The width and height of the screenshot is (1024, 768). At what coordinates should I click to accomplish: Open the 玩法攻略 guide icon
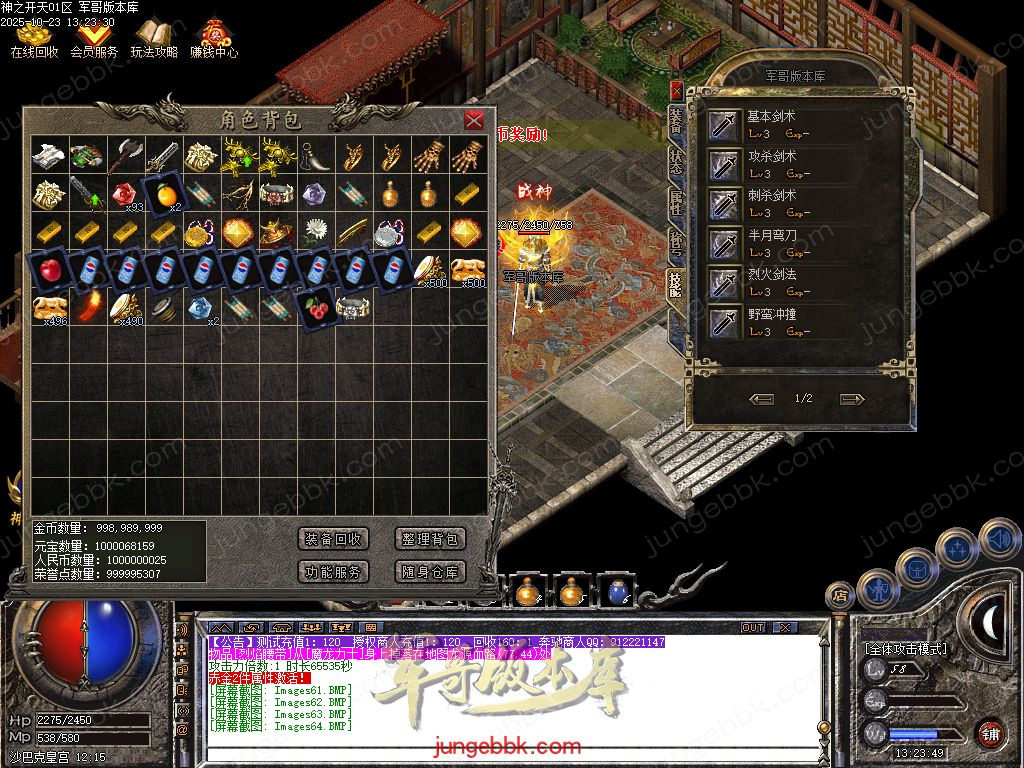point(154,36)
